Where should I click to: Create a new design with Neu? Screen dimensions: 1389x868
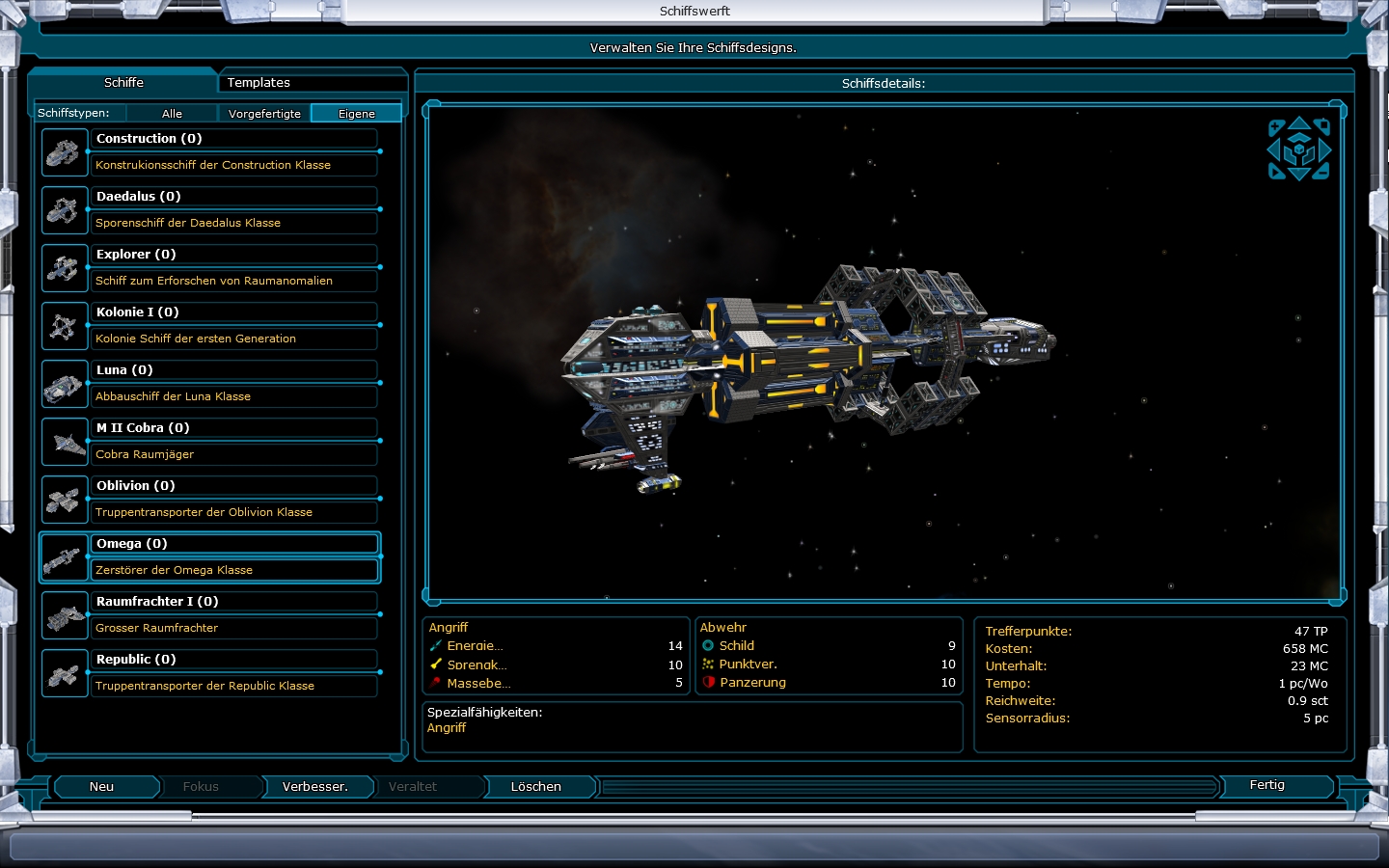pos(102,787)
